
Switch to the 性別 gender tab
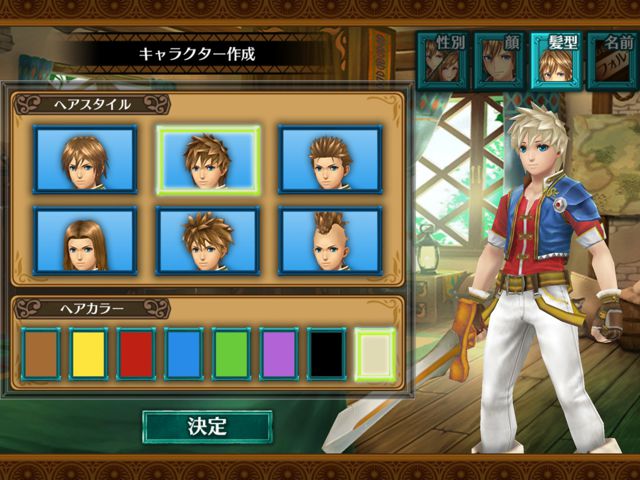click(441, 60)
